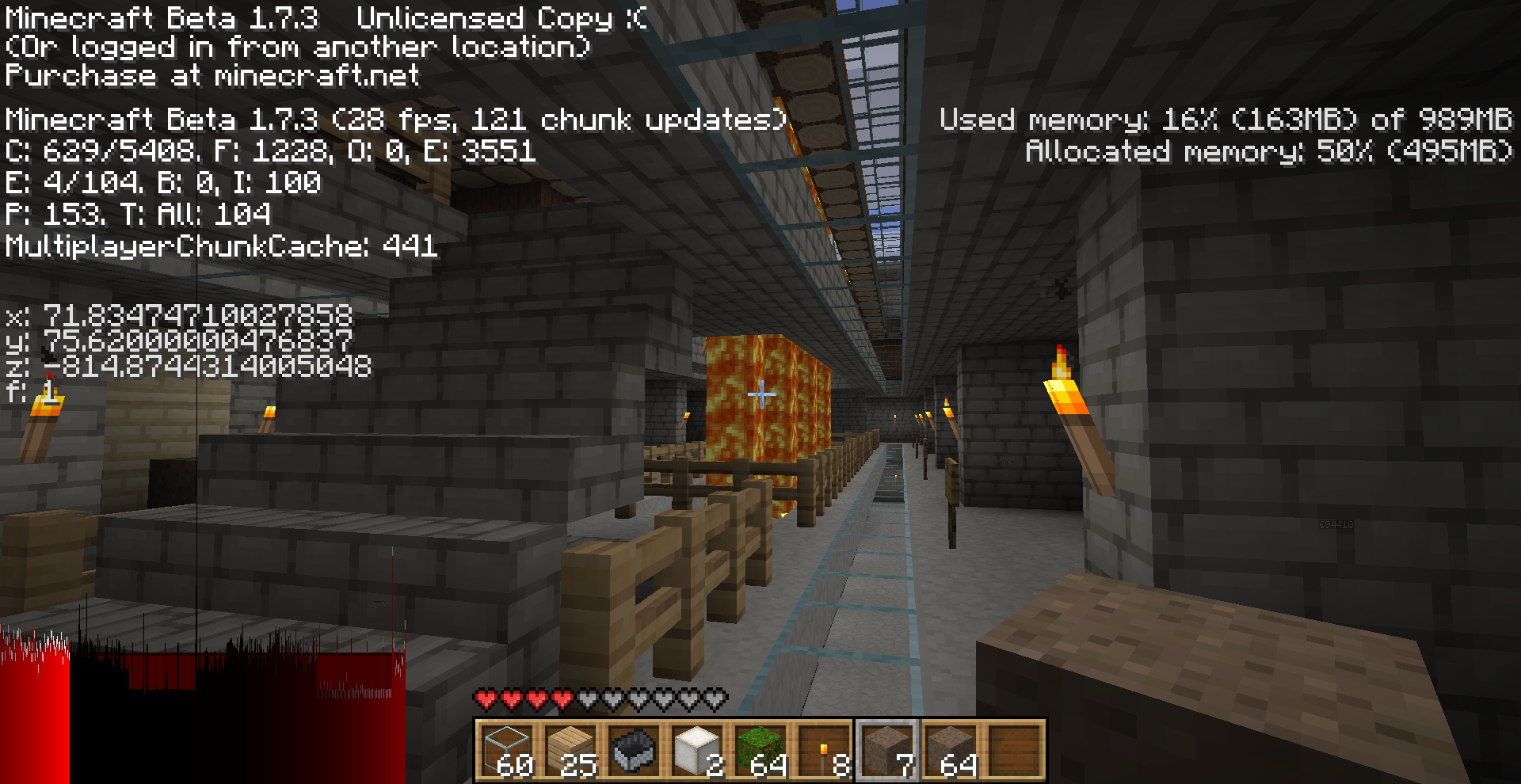Select the torch slot in hotbar
Viewport: 1521px width, 784px height.
(x=824, y=750)
